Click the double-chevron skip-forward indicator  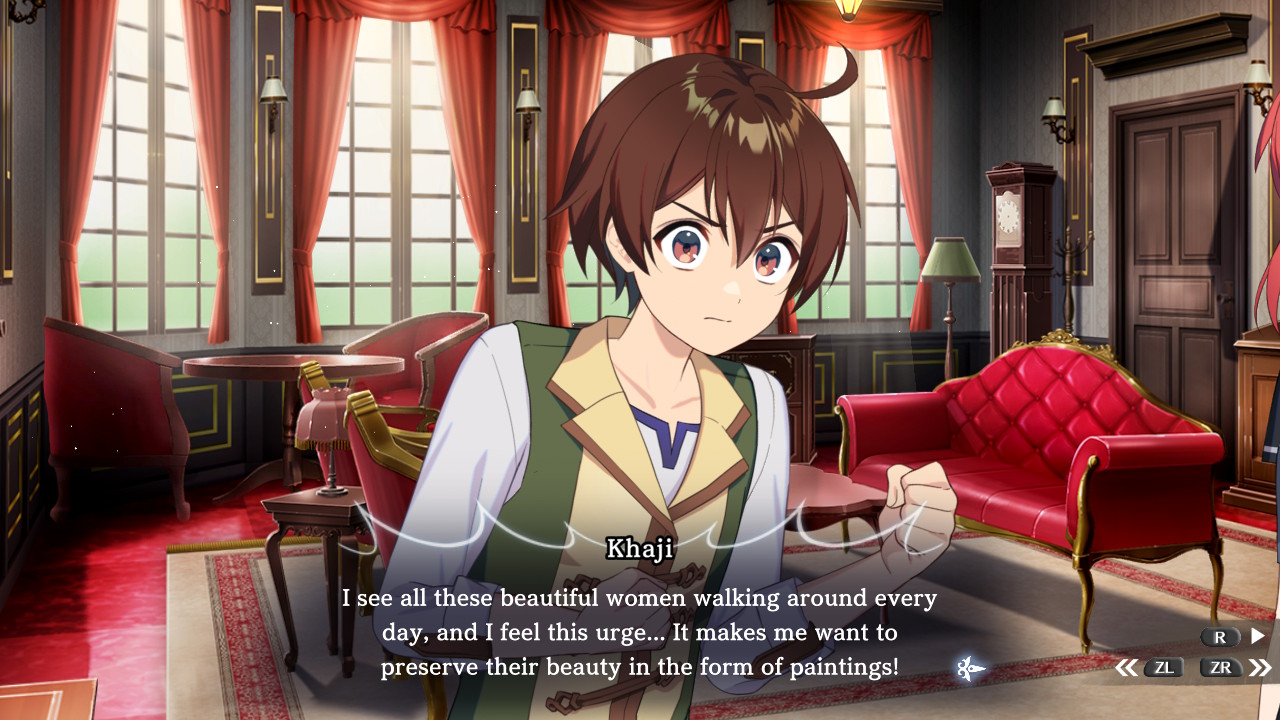tap(1259, 668)
